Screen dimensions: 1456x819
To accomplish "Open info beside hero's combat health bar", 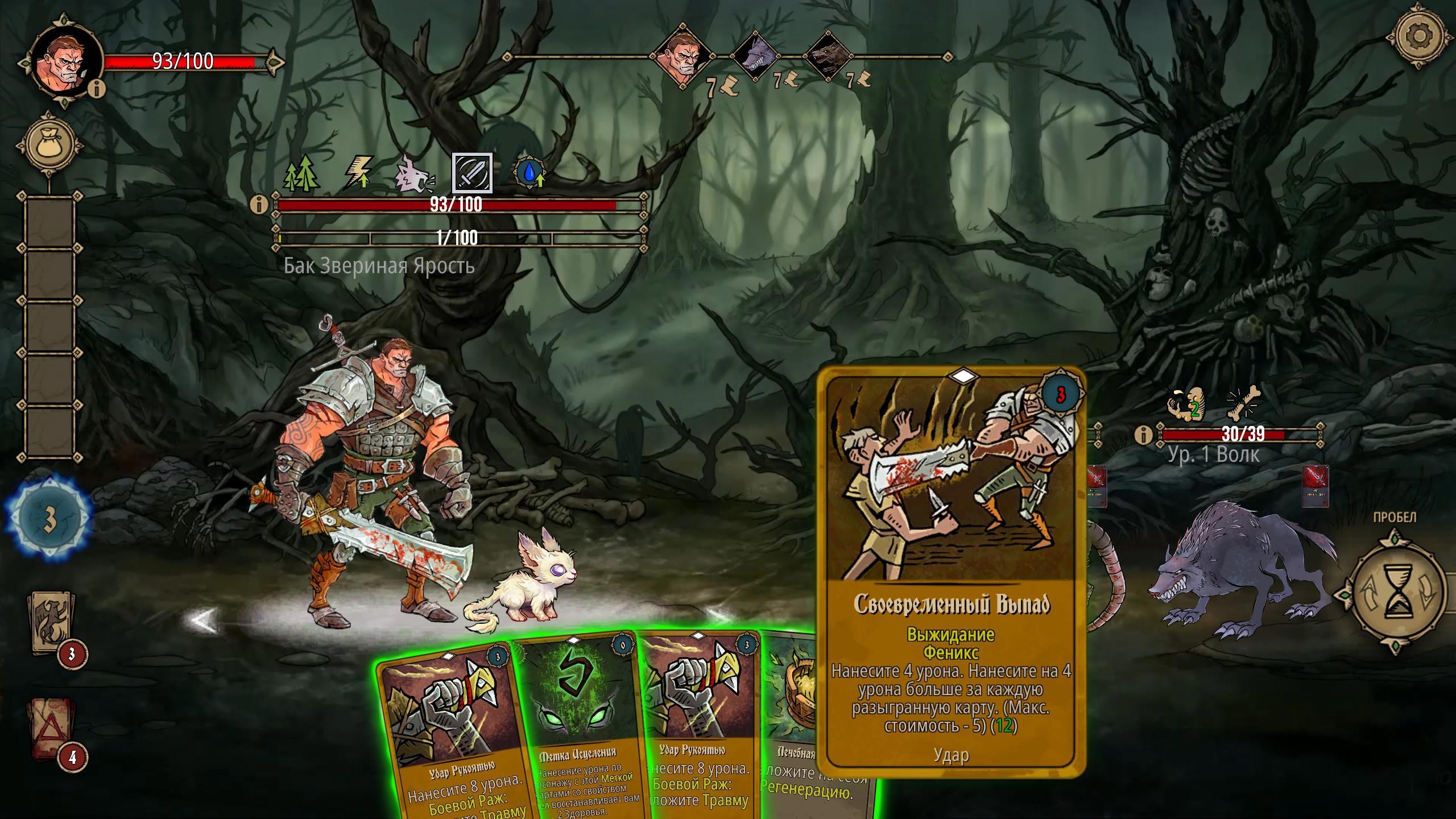I will pyautogui.click(x=259, y=204).
